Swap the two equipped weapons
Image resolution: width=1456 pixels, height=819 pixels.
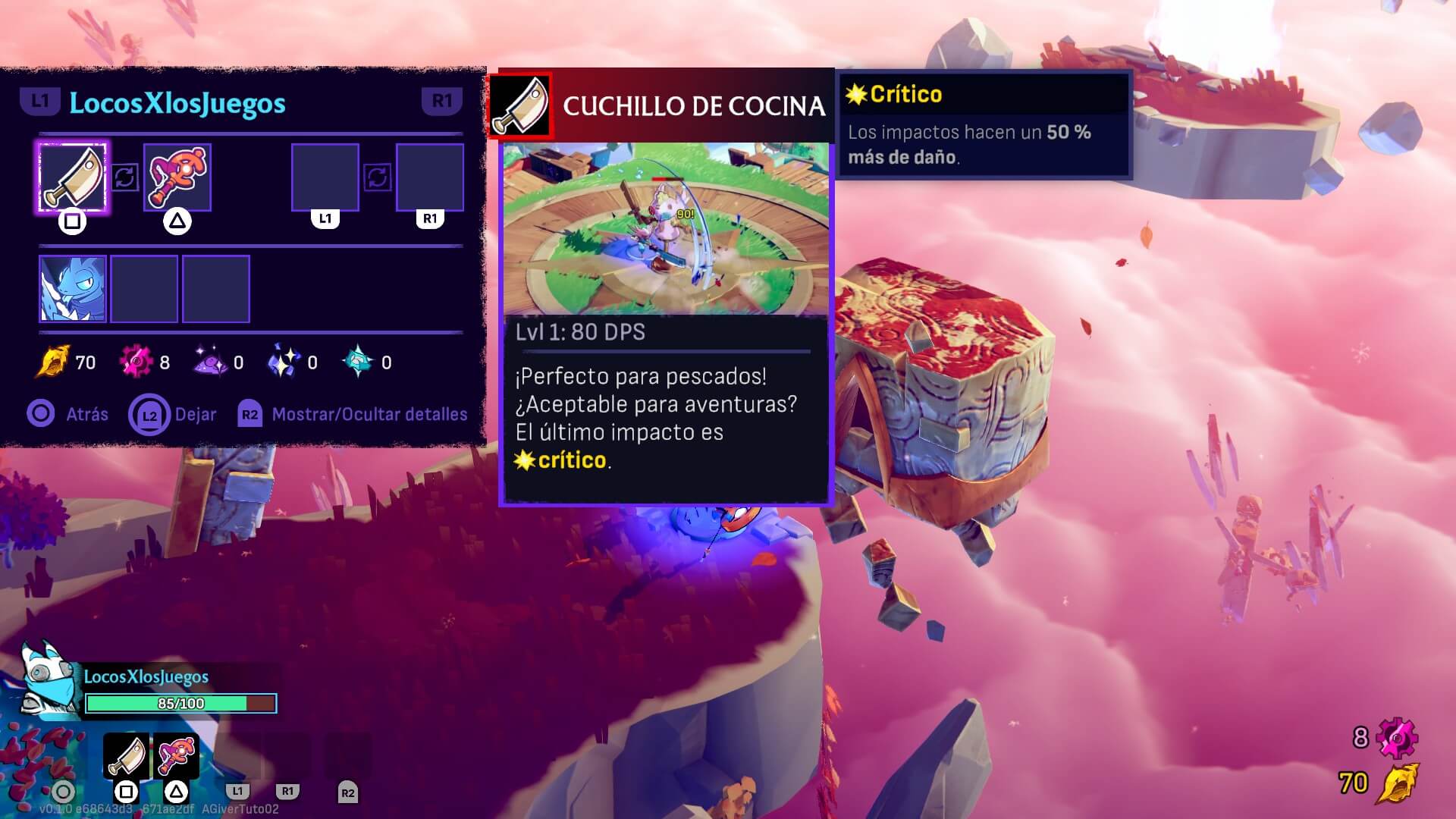coord(125,177)
